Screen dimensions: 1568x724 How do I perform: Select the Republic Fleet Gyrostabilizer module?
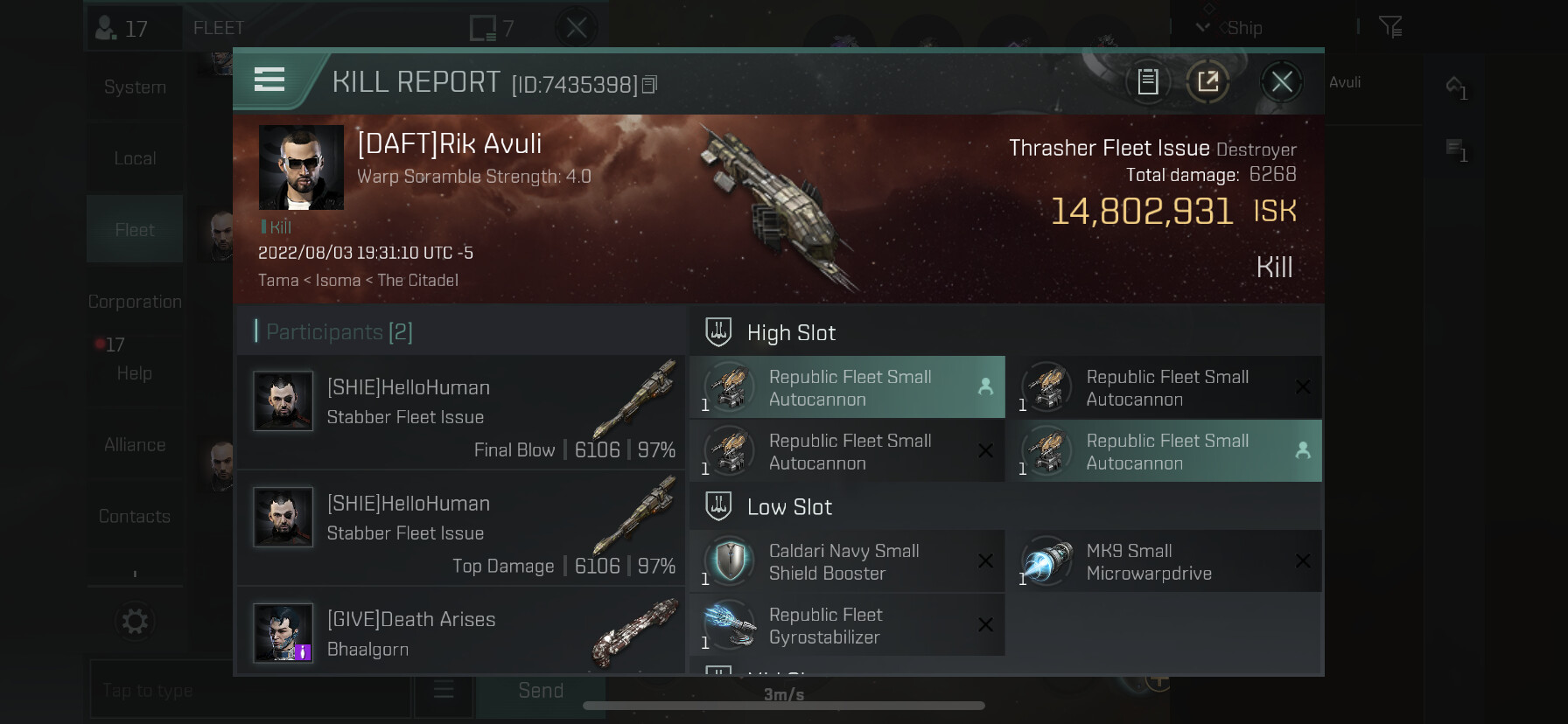pos(847,626)
